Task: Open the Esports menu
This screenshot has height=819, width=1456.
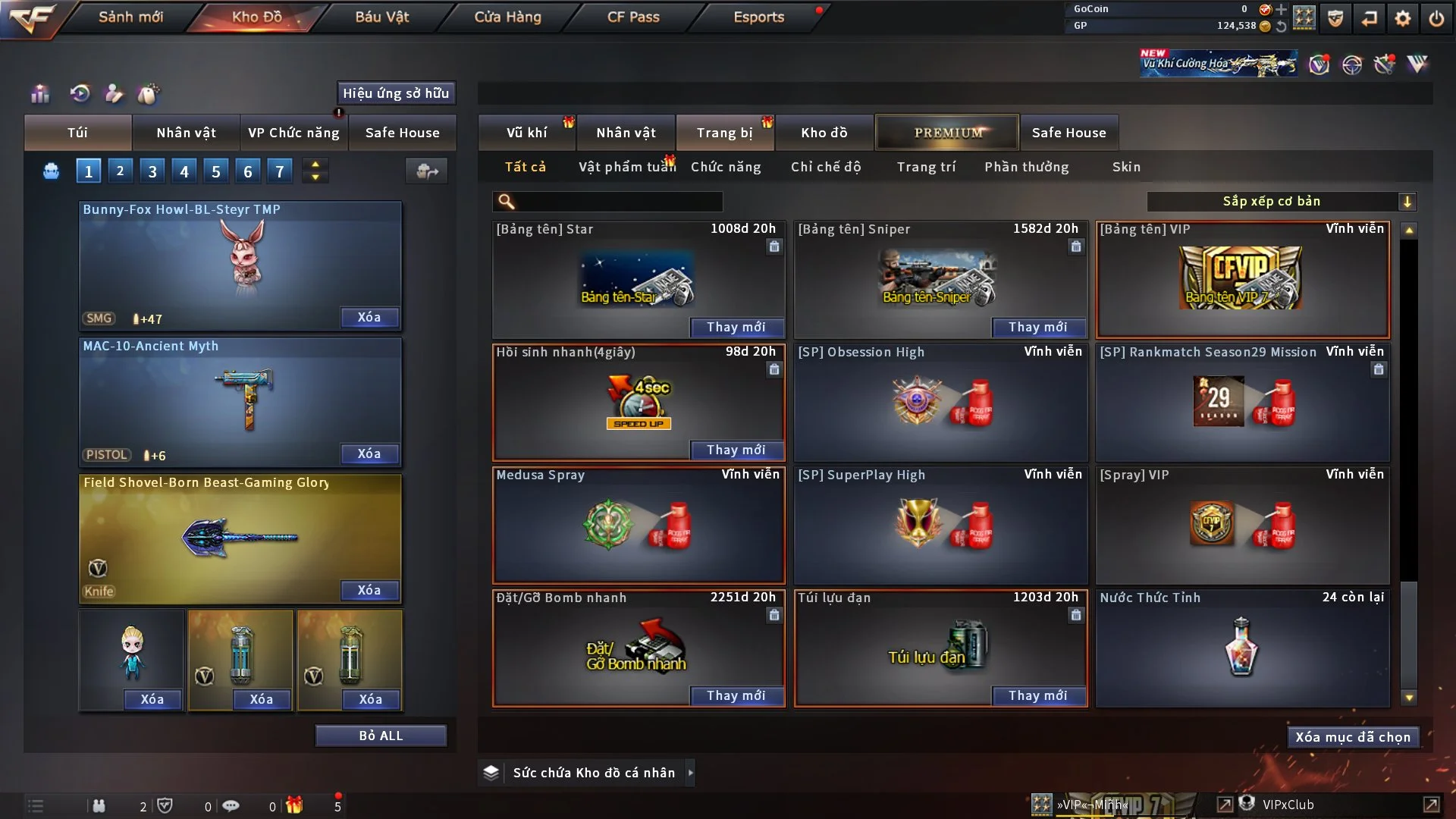Action: [x=758, y=17]
